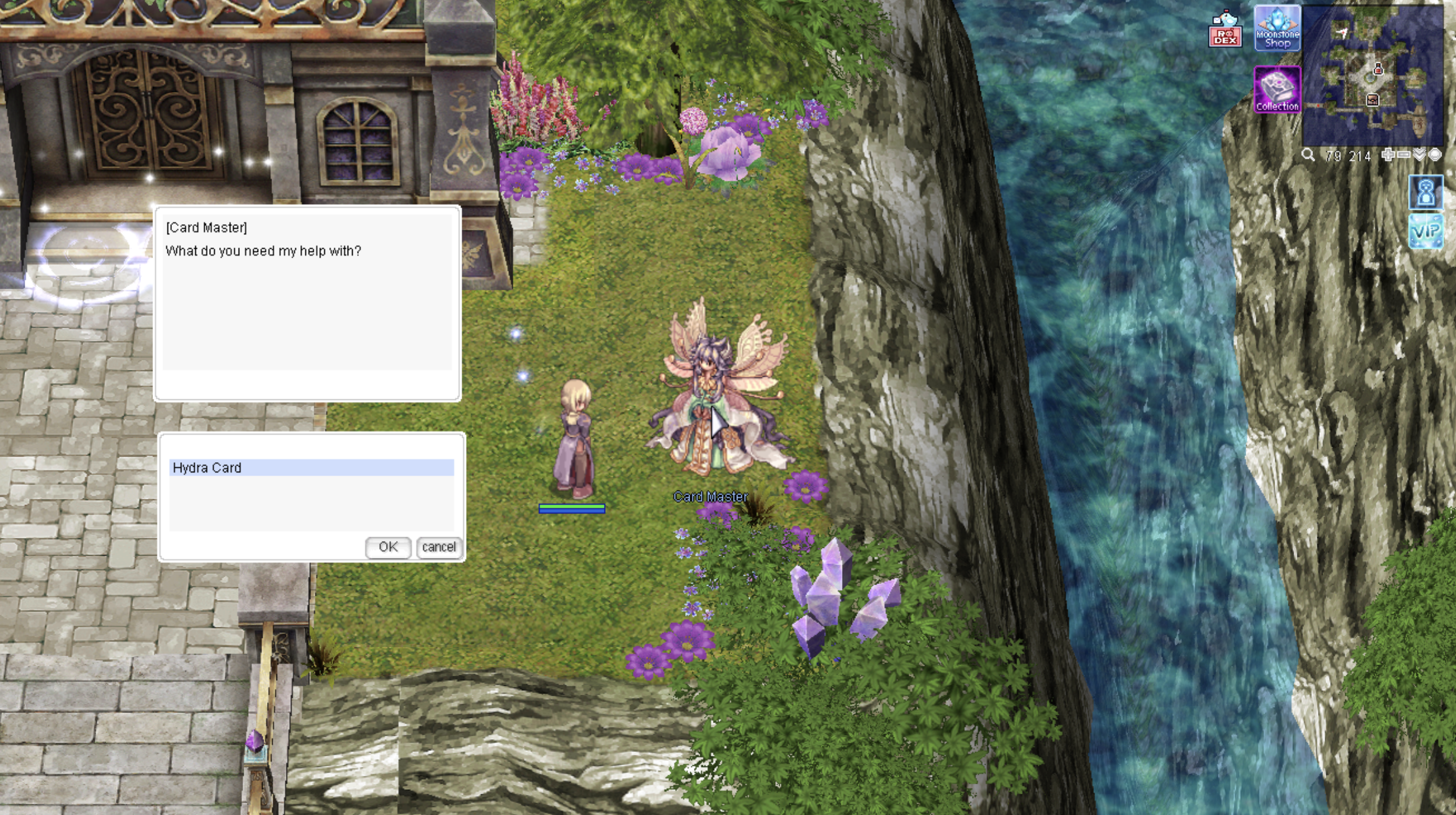Viewport: 1456px width, 815px height.
Task: Zoom out the minimap with minus button
Action: pyautogui.click(x=1404, y=155)
